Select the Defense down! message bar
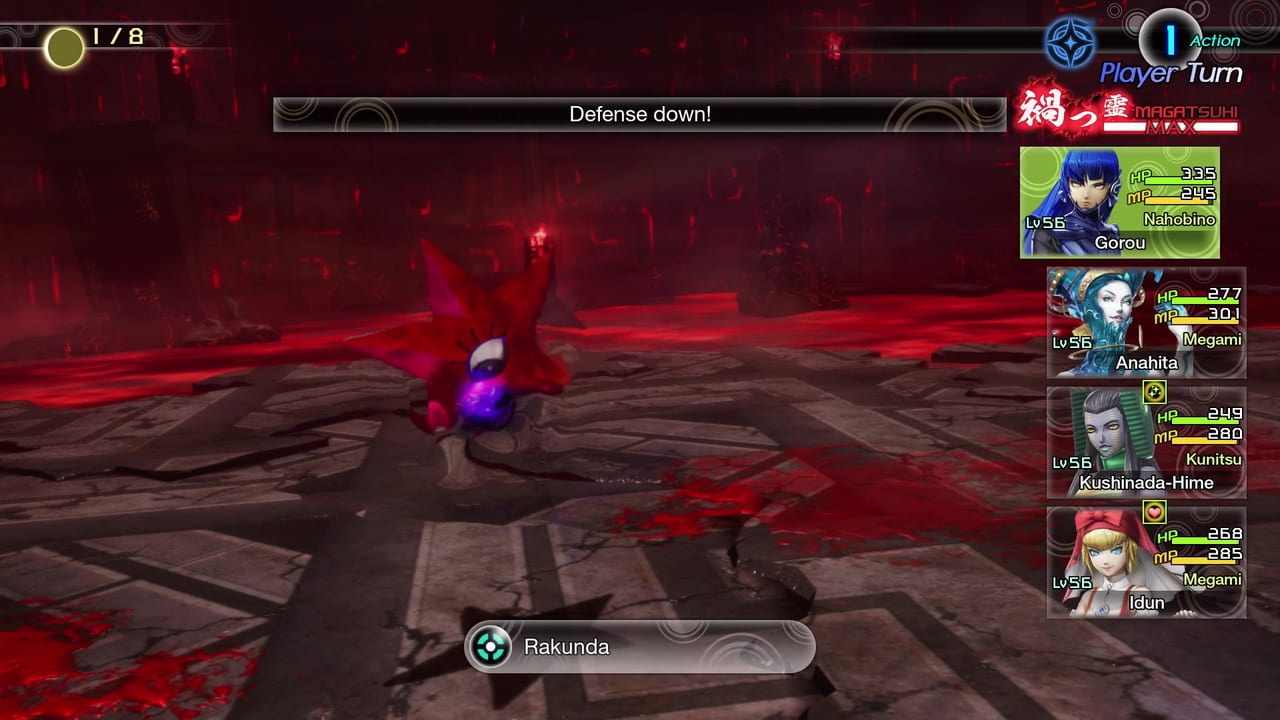Image resolution: width=1280 pixels, height=720 pixels. (640, 114)
